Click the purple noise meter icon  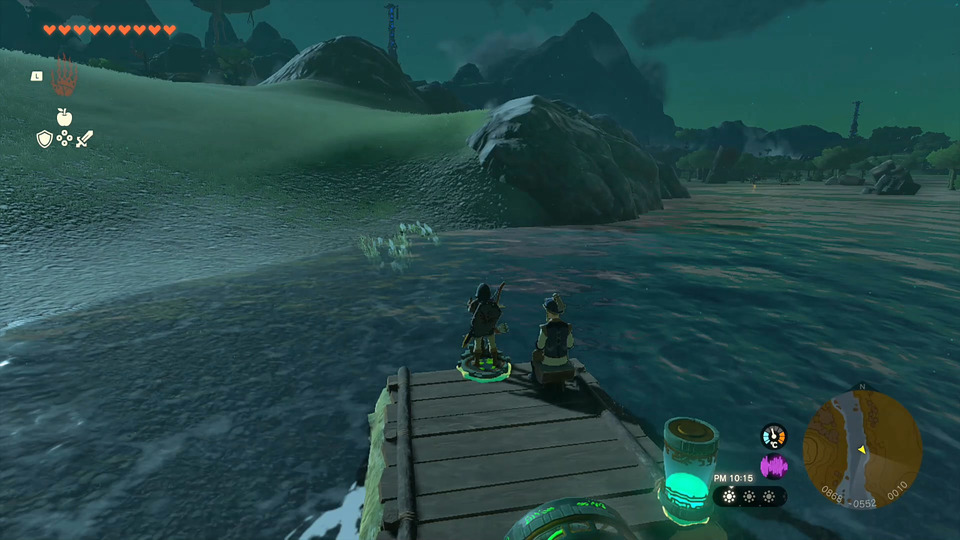click(x=773, y=466)
